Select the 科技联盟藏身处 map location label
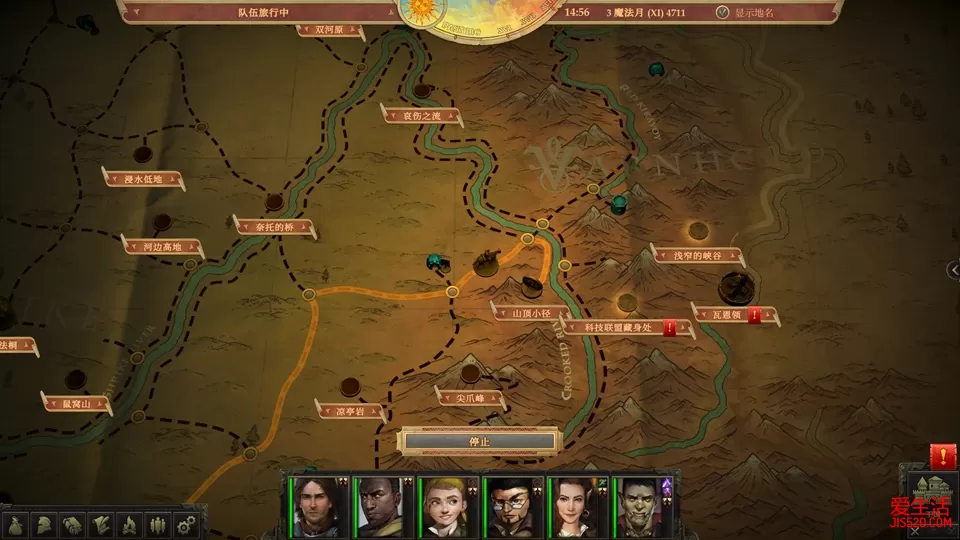960x540 pixels. coord(618,327)
